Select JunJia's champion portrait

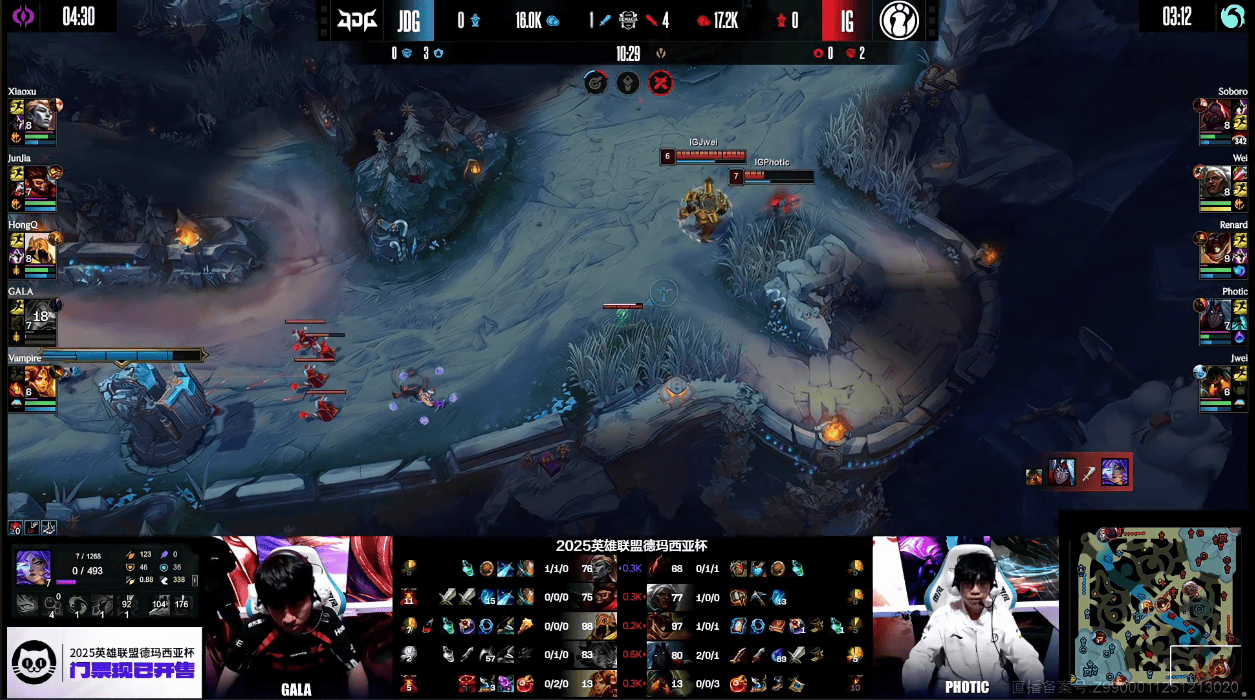click(39, 182)
